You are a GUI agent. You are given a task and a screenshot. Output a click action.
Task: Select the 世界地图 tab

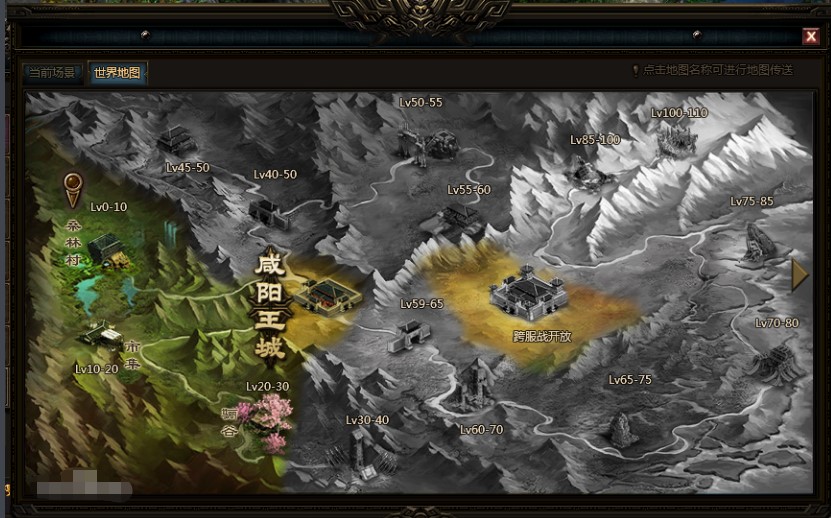coord(117,73)
